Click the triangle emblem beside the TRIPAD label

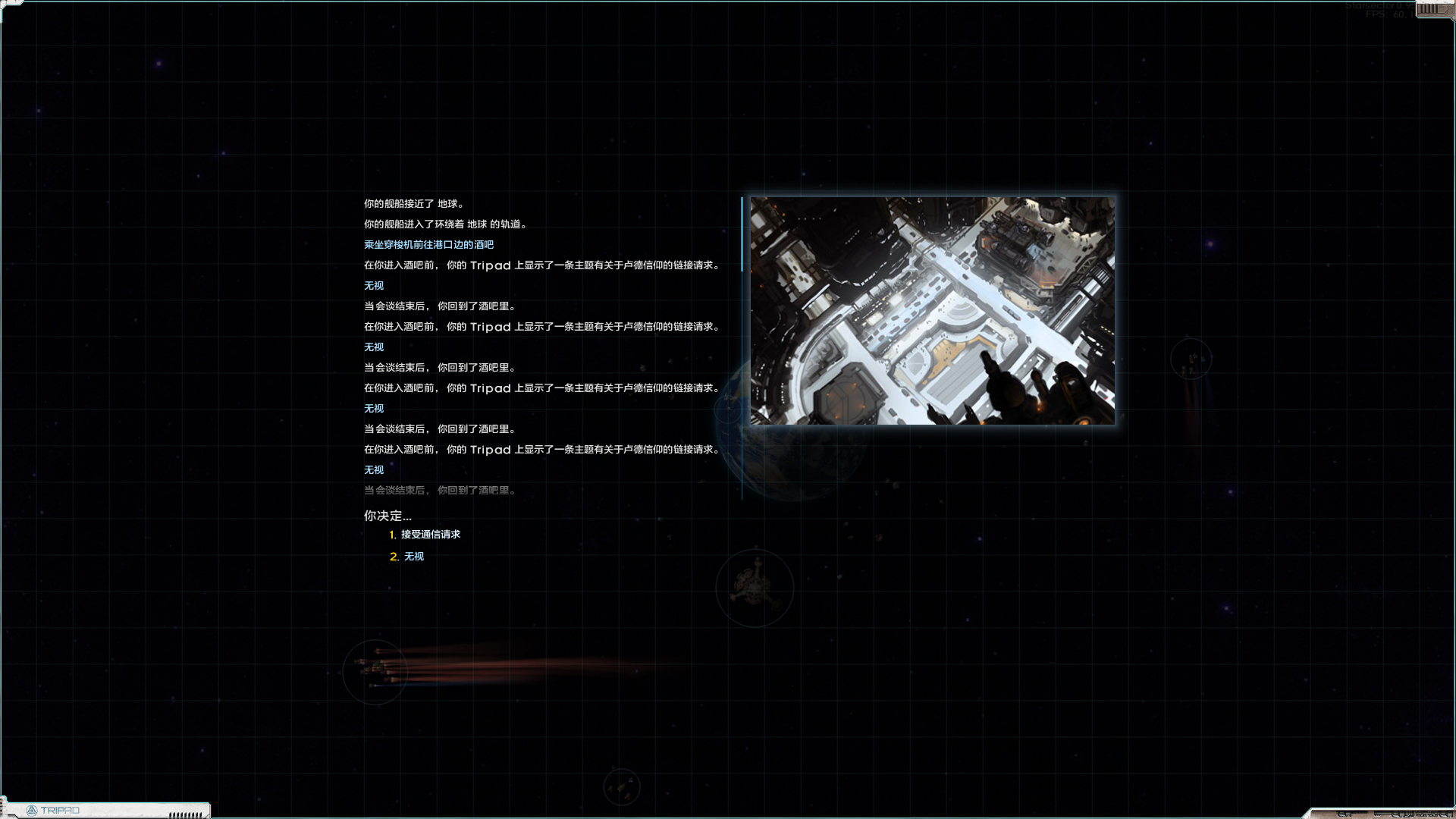click(33, 810)
